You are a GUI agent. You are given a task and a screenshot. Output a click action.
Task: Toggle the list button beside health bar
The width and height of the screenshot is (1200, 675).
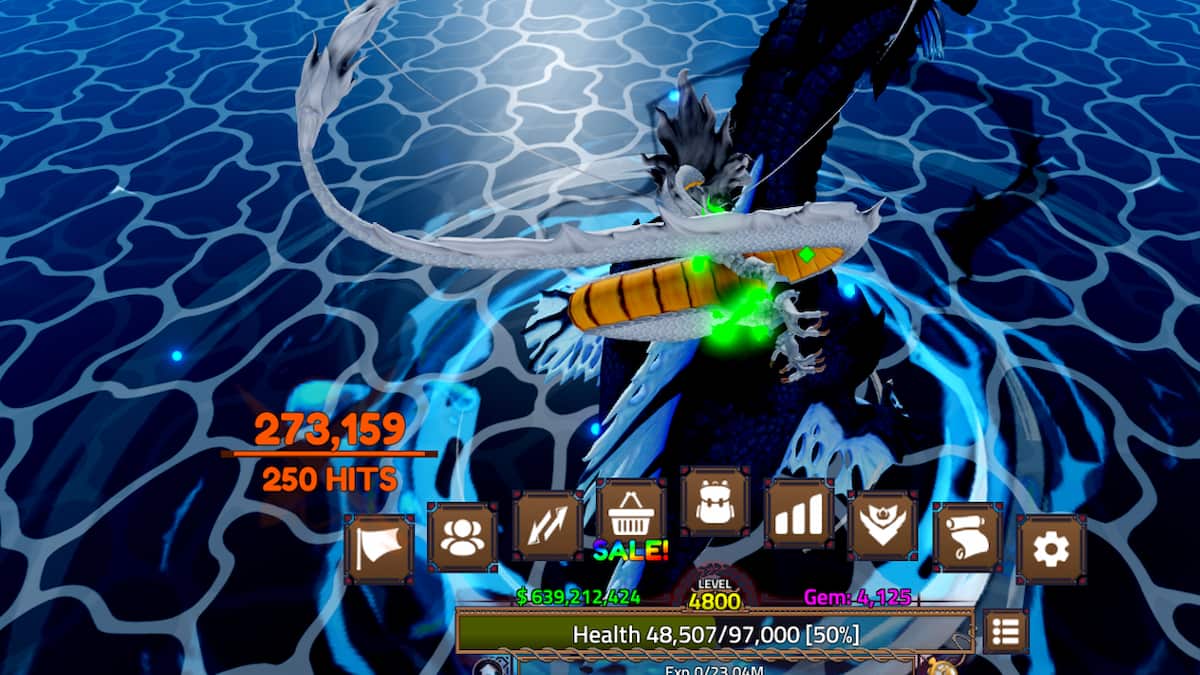tap(1005, 632)
